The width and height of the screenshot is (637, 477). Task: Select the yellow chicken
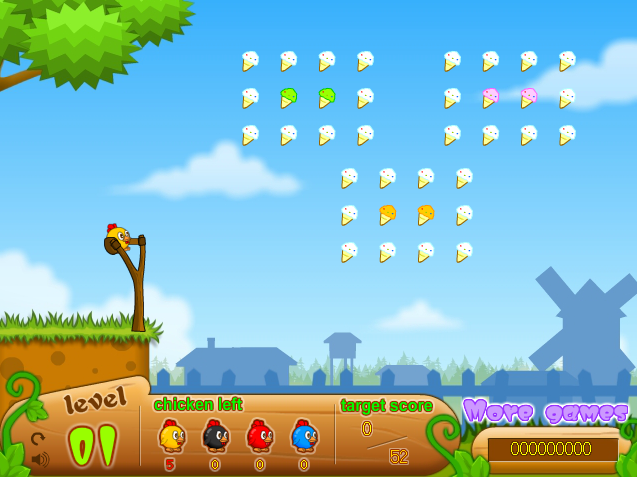click(171, 436)
